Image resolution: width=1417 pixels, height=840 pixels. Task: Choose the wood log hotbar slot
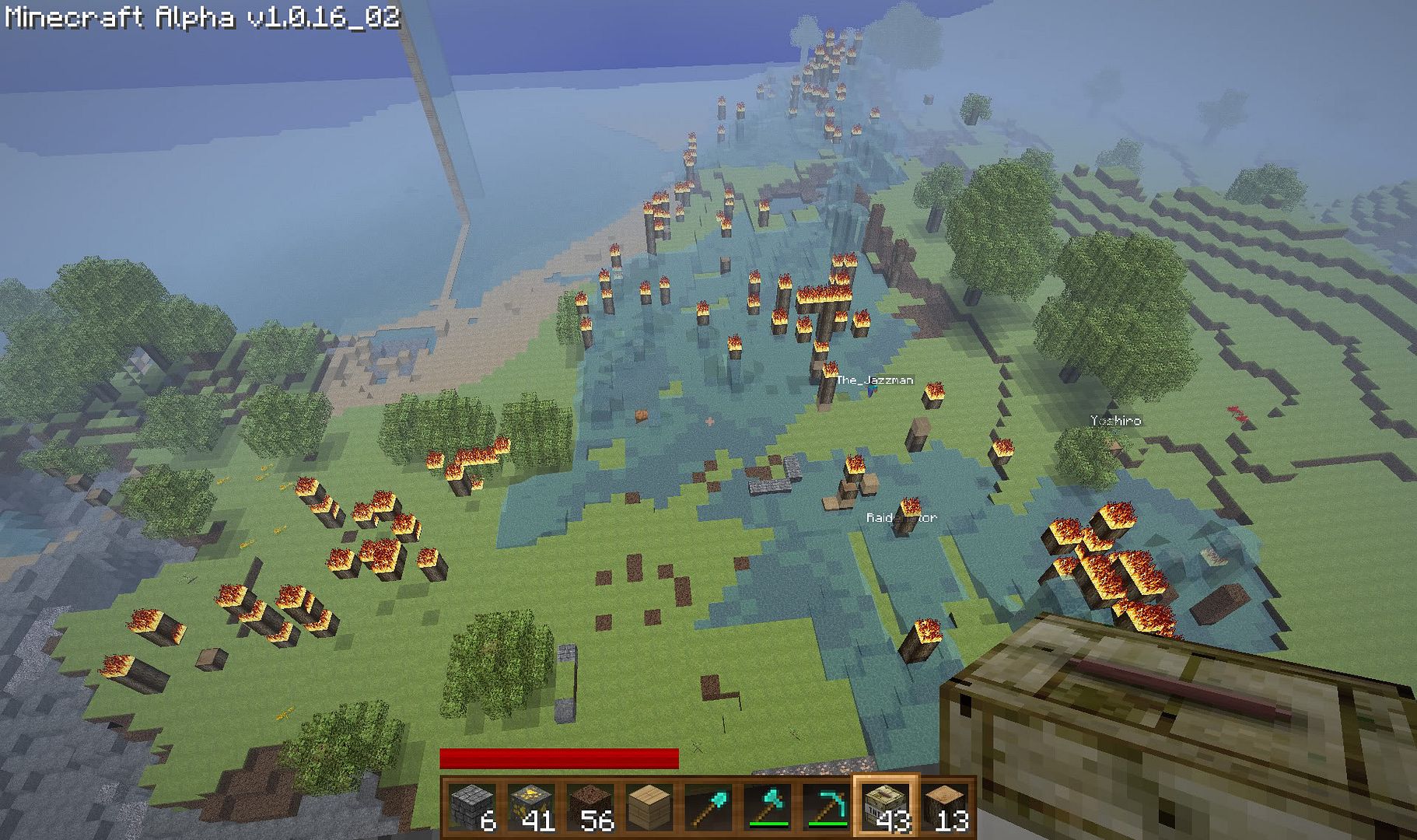point(945,807)
